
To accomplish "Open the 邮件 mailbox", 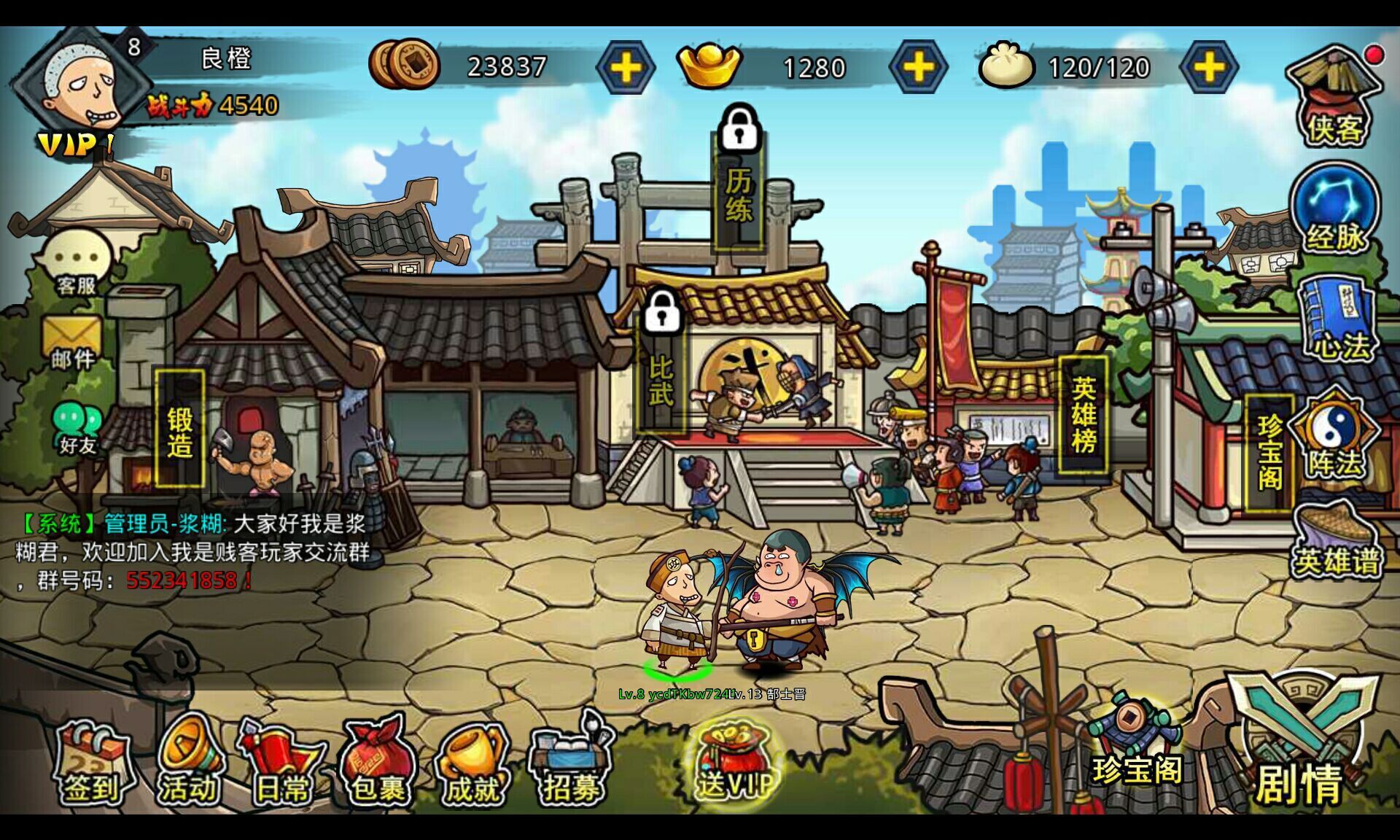I will (73, 343).
